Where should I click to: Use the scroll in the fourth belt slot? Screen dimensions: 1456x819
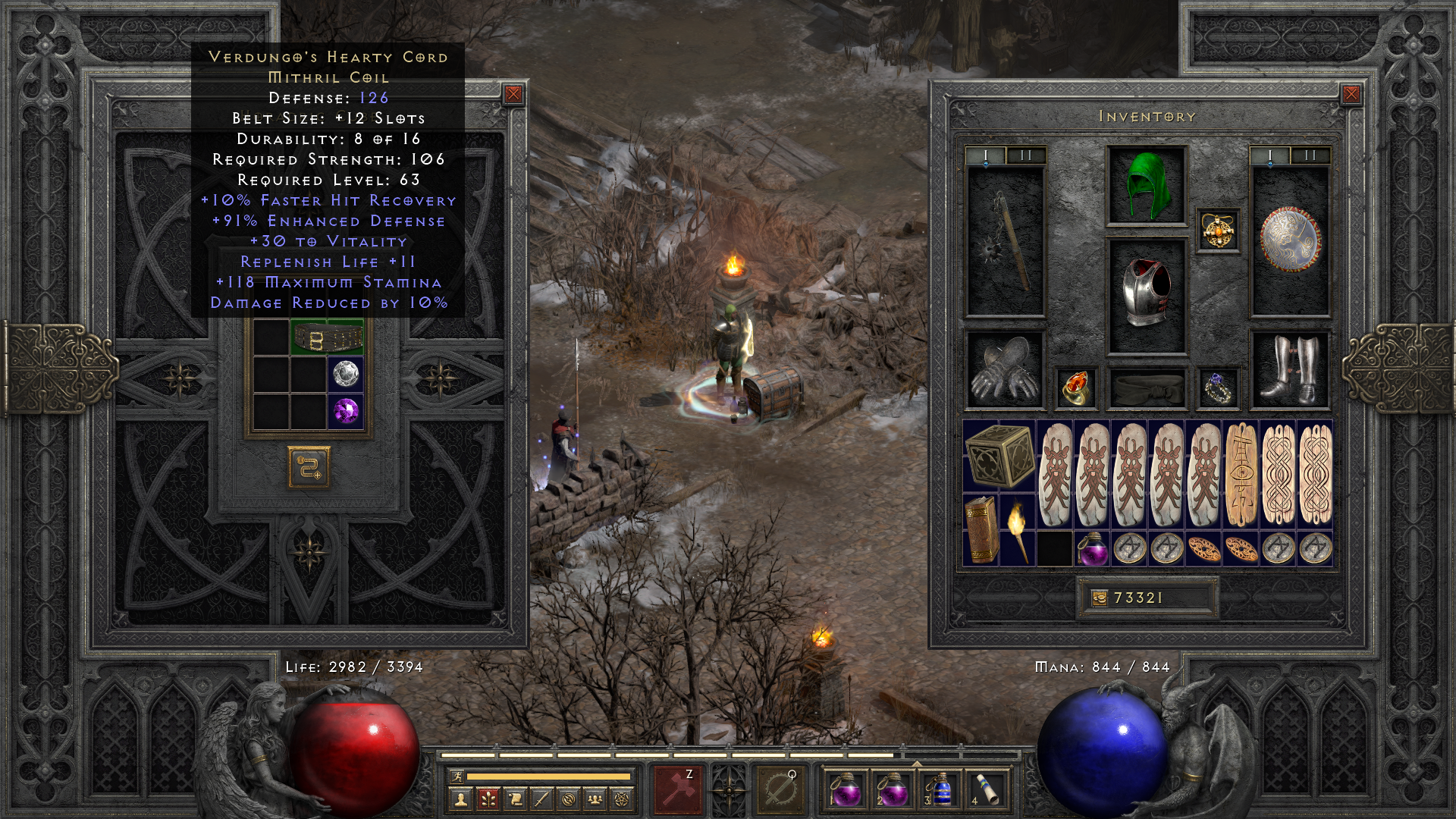tap(986, 789)
